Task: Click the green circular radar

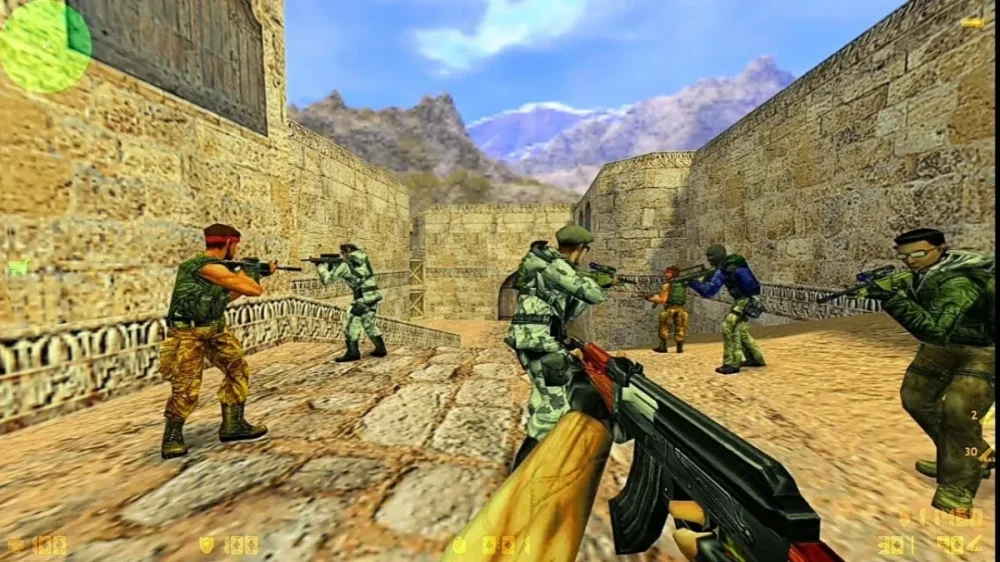Action: 45,45
